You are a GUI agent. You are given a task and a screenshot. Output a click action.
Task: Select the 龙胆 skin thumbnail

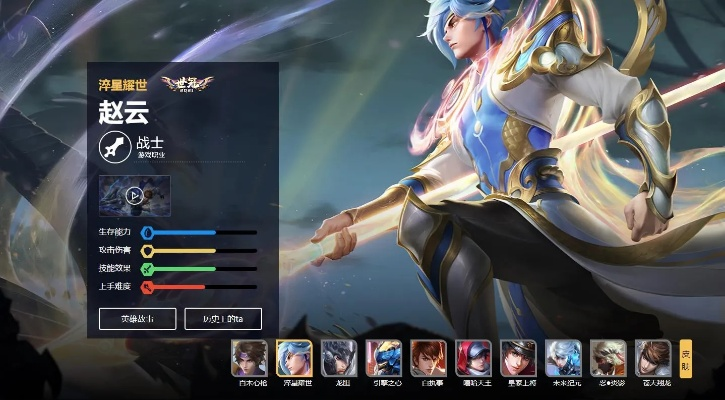tap(339, 357)
